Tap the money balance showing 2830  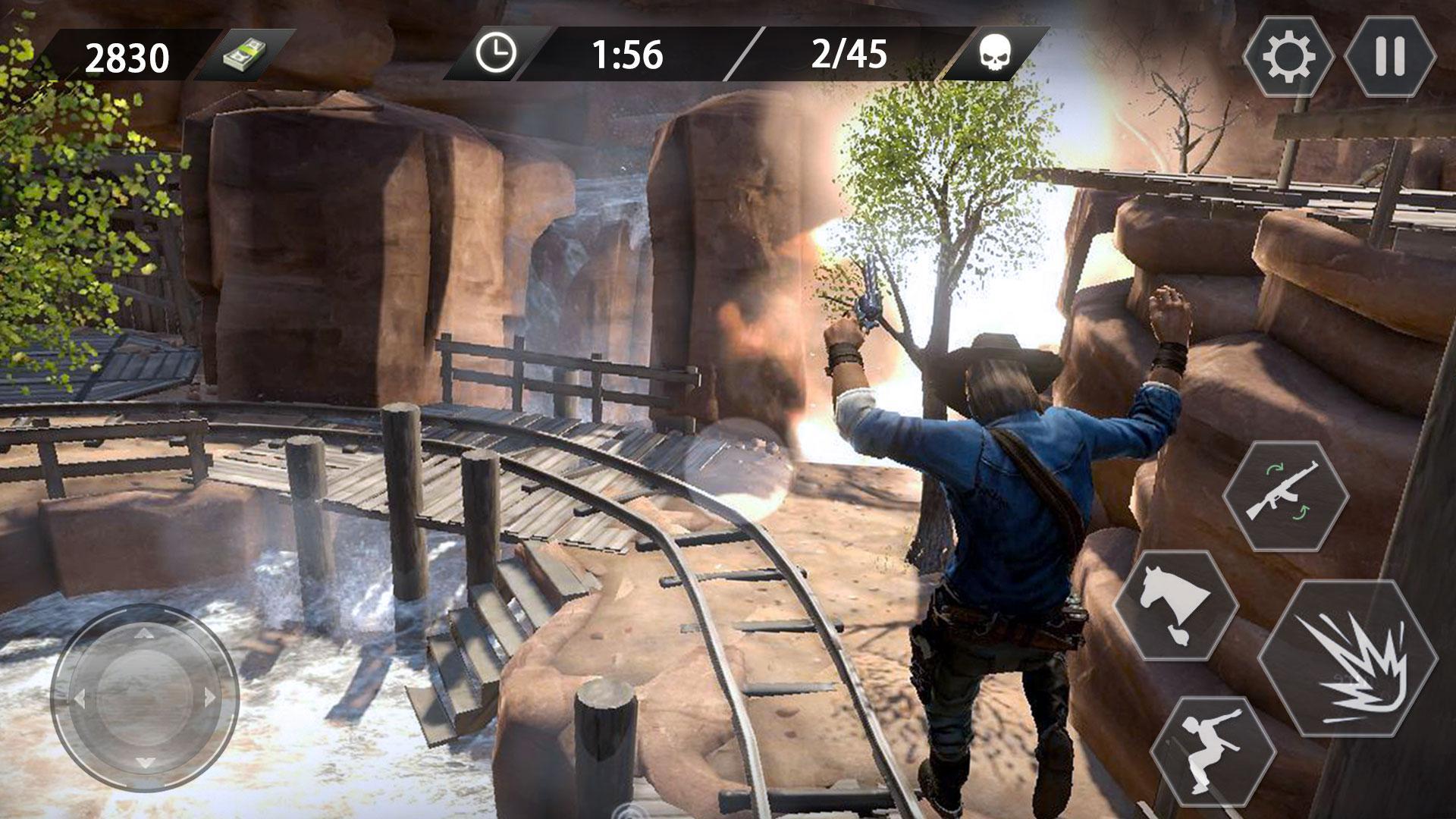click(127, 55)
